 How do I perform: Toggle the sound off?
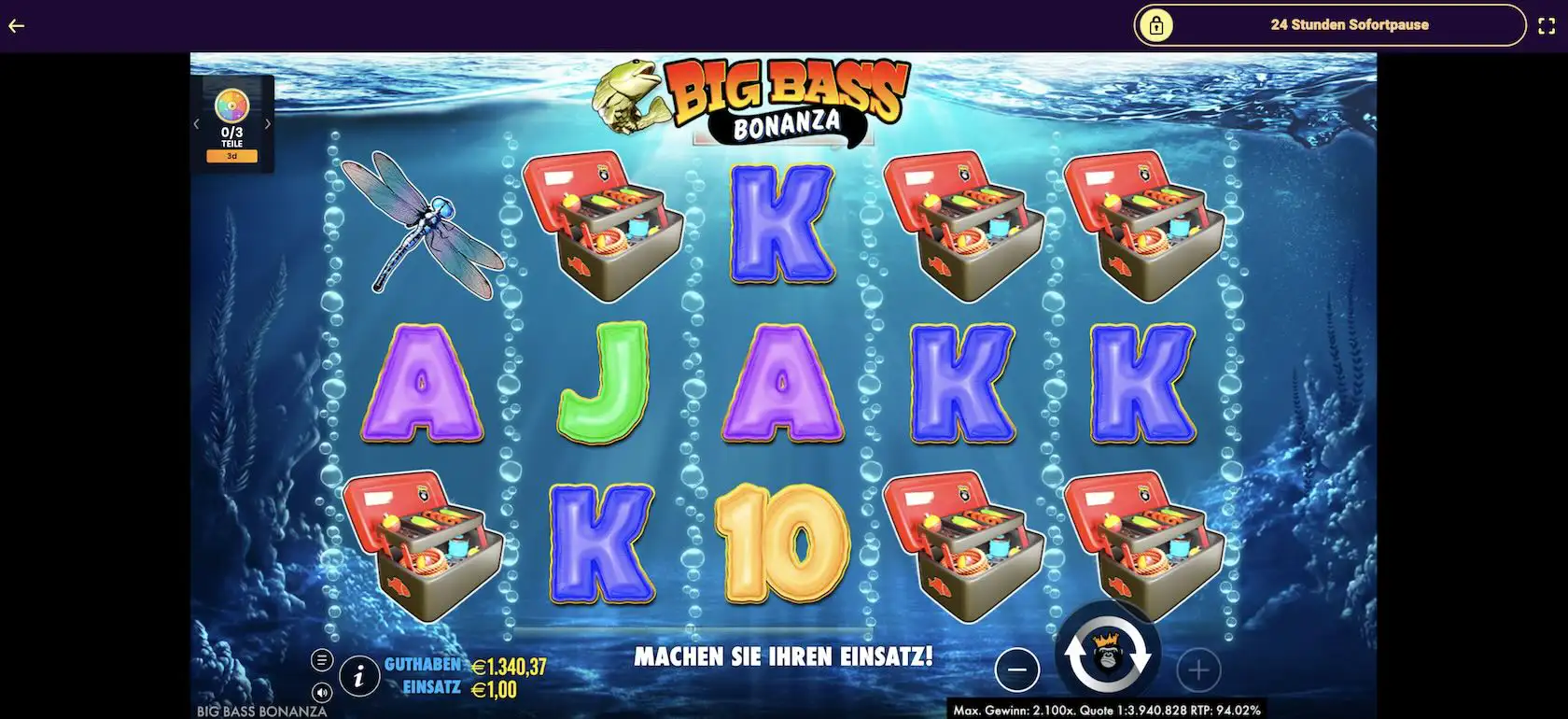click(322, 693)
